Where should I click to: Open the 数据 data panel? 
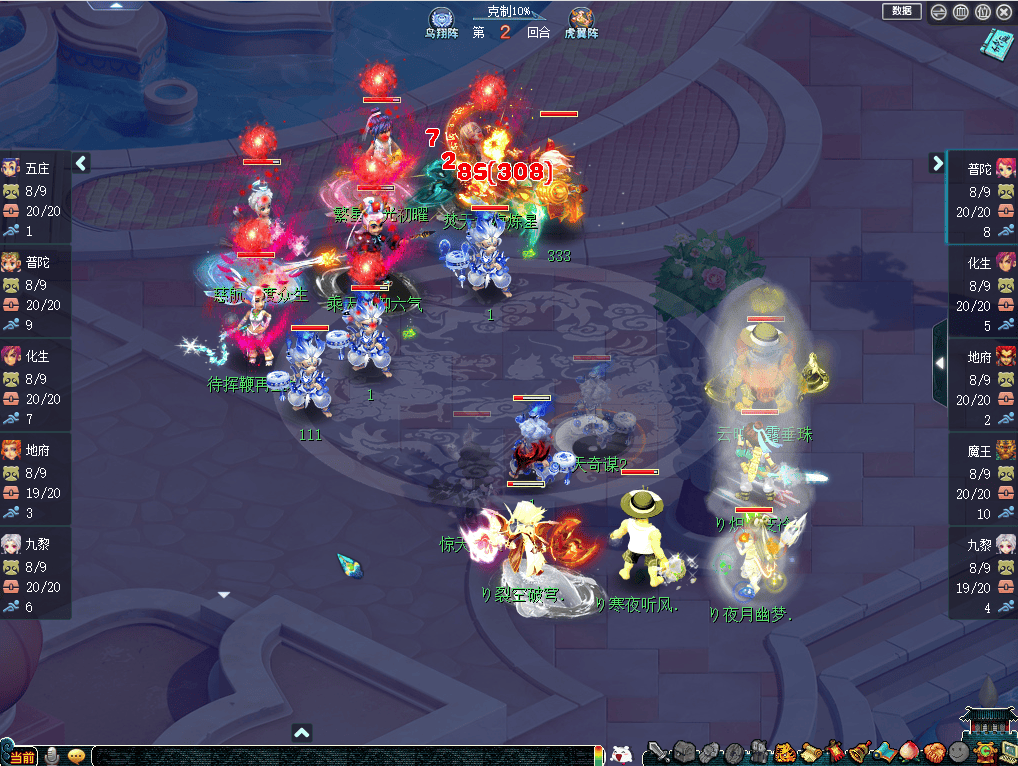coord(901,11)
